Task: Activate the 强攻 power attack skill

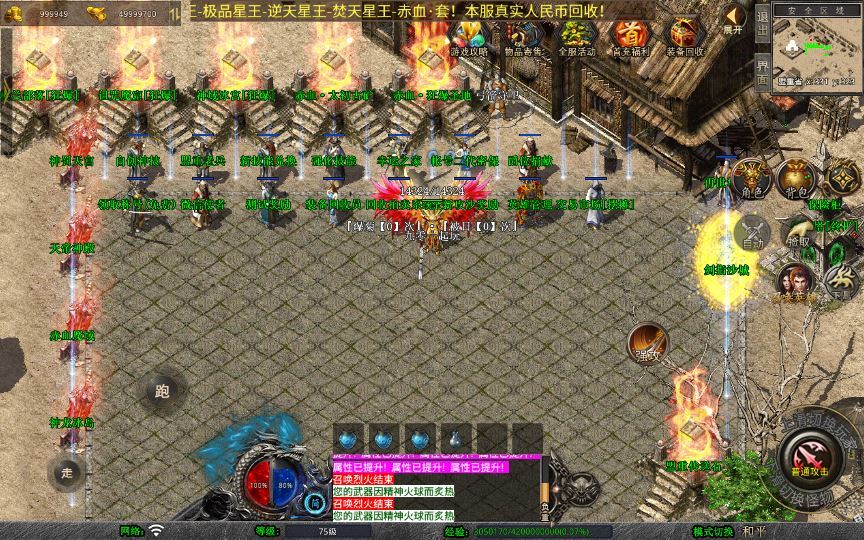Action: pyautogui.click(x=648, y=342)
